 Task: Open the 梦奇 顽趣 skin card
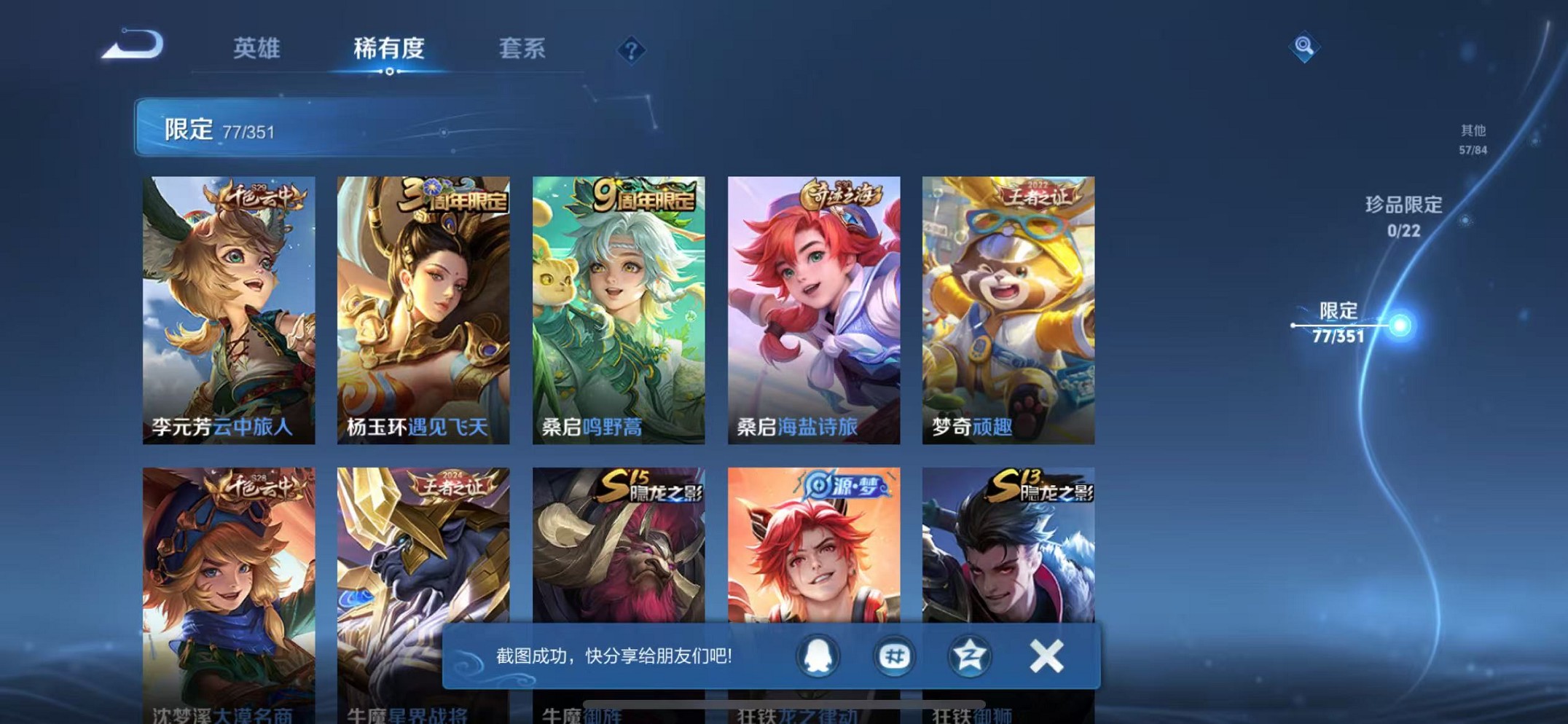pyautogui.click(x=1009, y=306)
